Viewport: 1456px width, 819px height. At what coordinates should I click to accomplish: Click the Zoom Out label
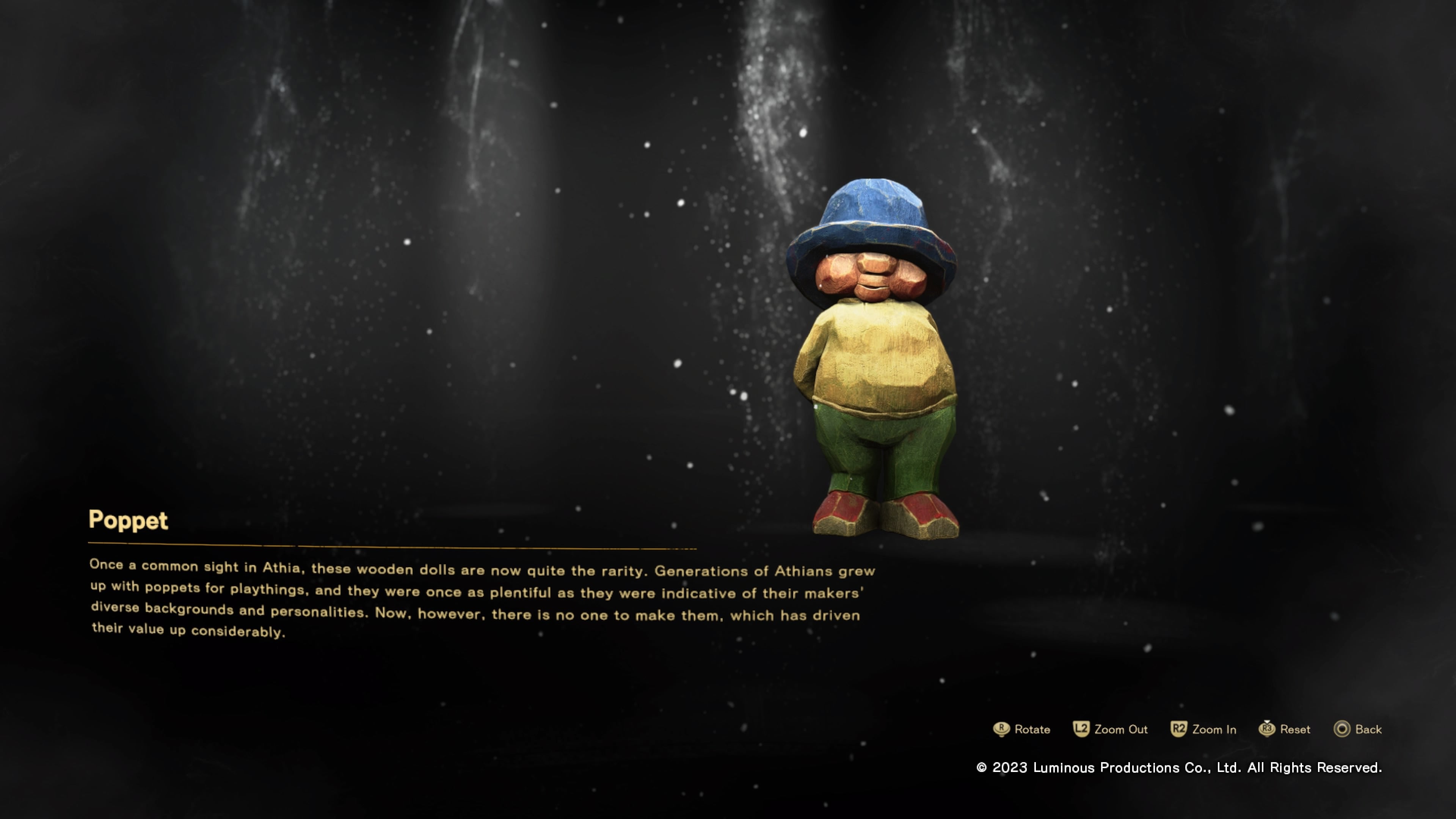pos(1122,730)
